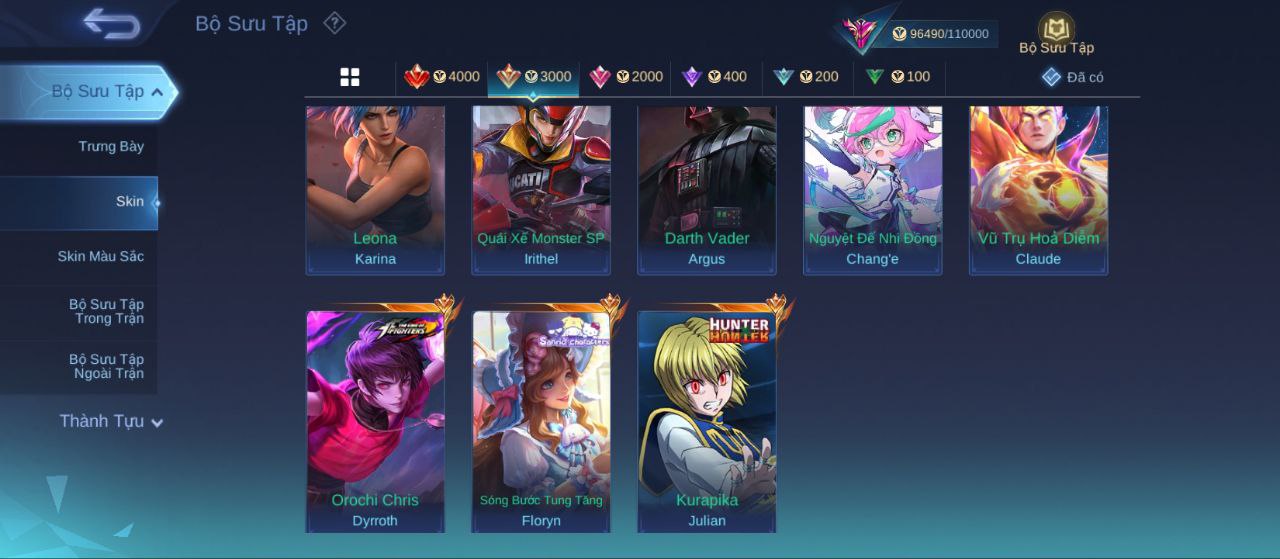Switch to the 4000 points tier tab
The width and height of the screenshot is (1280, 559).
442,77
